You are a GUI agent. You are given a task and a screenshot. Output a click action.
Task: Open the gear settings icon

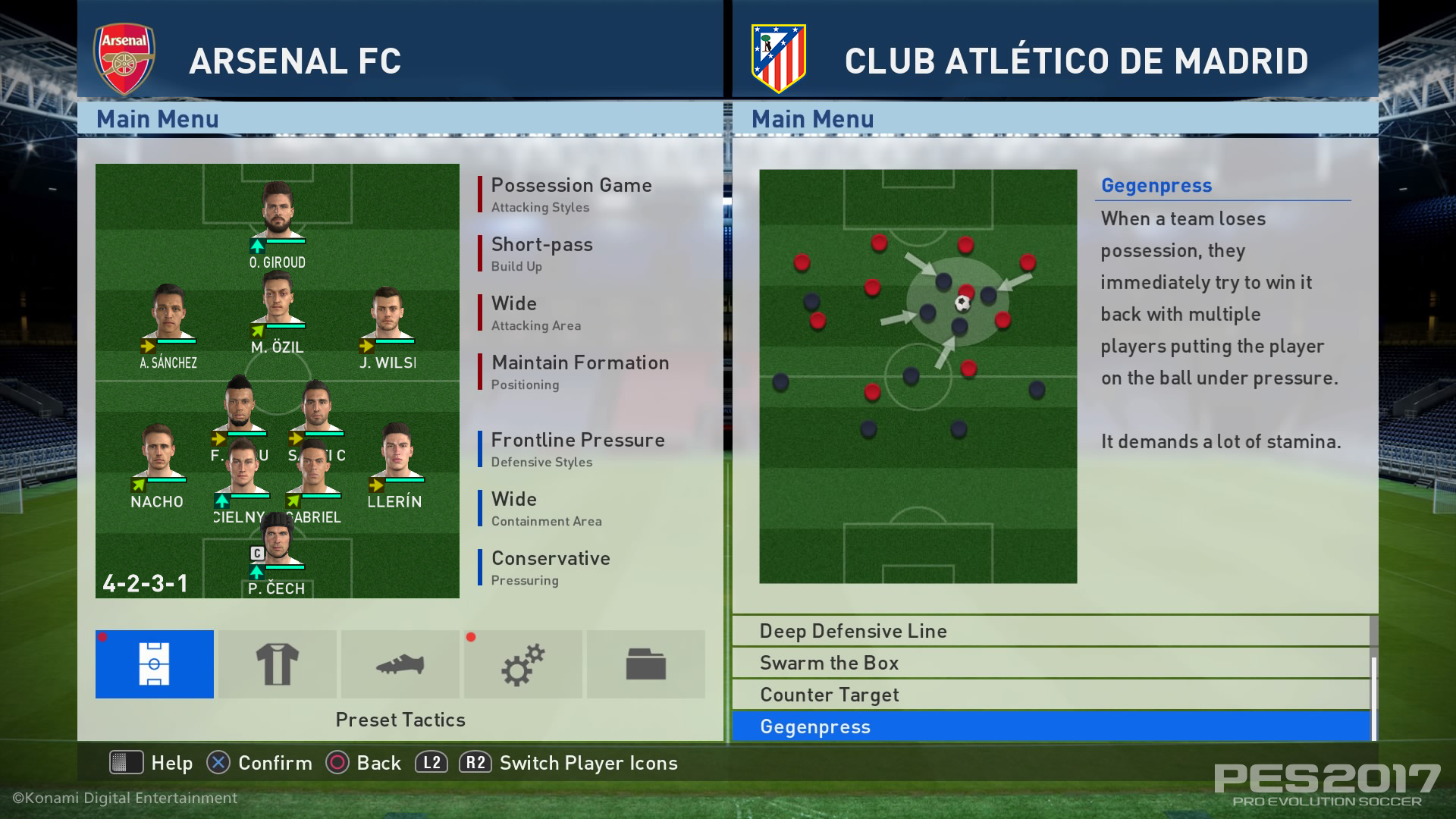(522, 664)
